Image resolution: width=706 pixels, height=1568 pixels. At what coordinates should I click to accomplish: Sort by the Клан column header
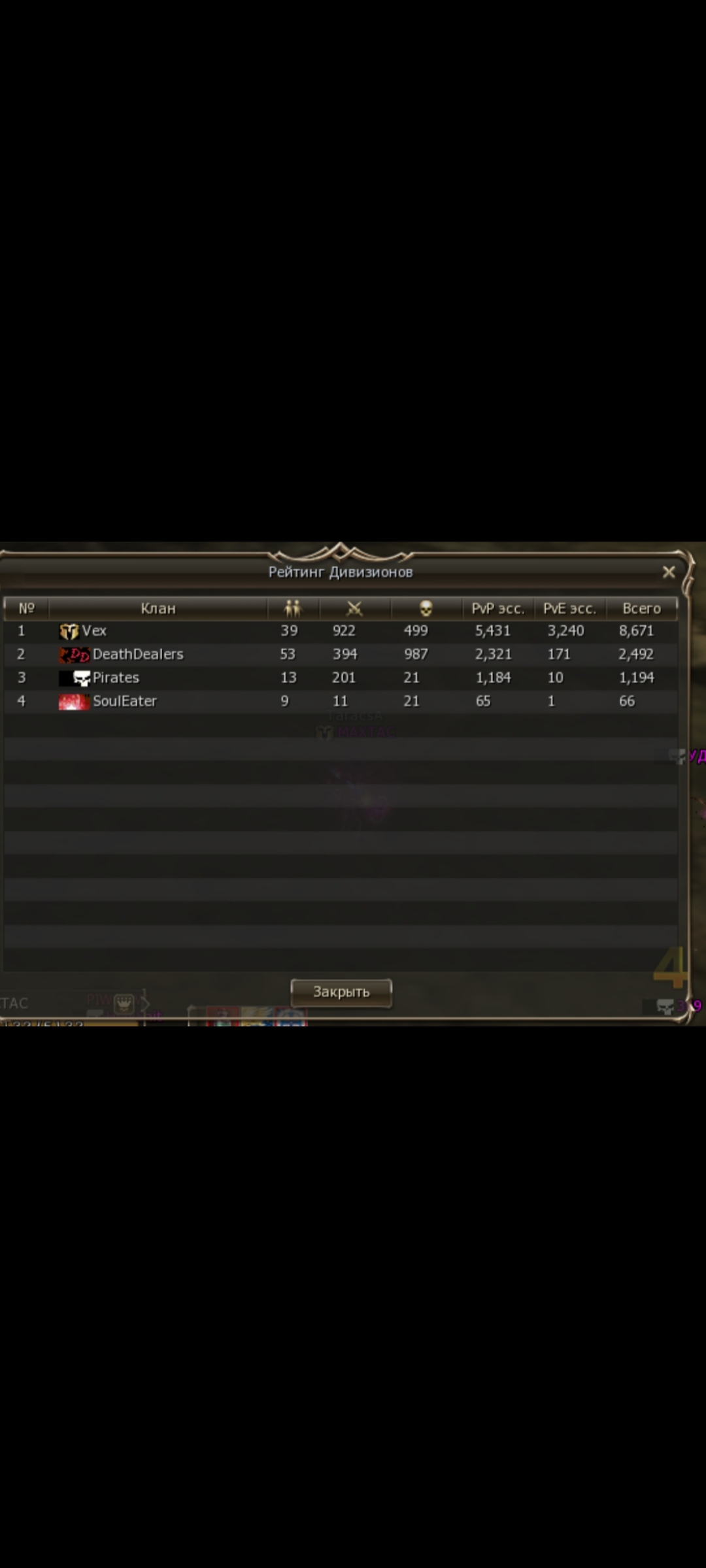[158, 609]
